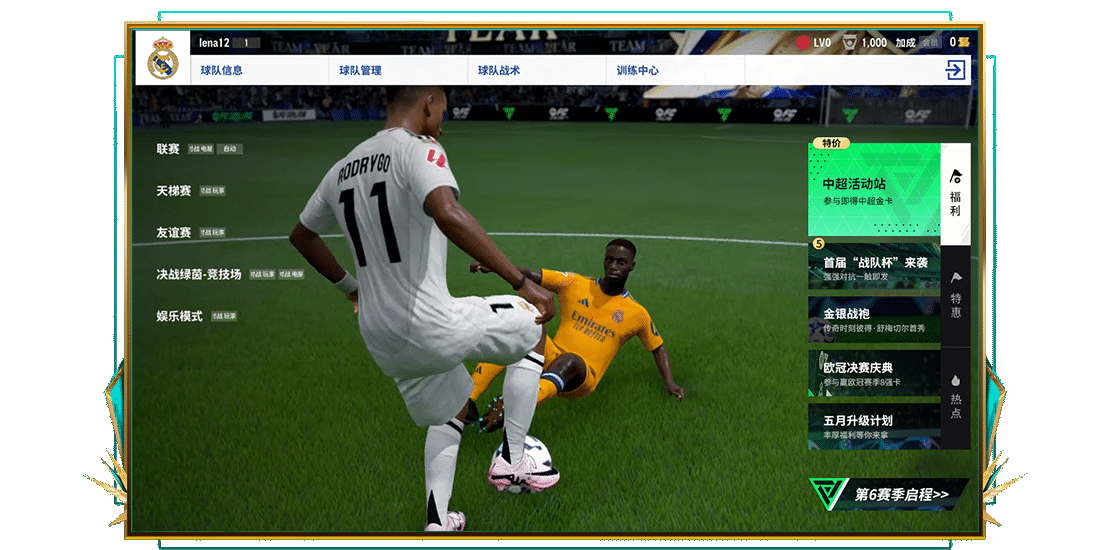This screenshot has height=550, width=1110.
Task: Select the Real Madrid club crest
Action: (x=162, y=59)
